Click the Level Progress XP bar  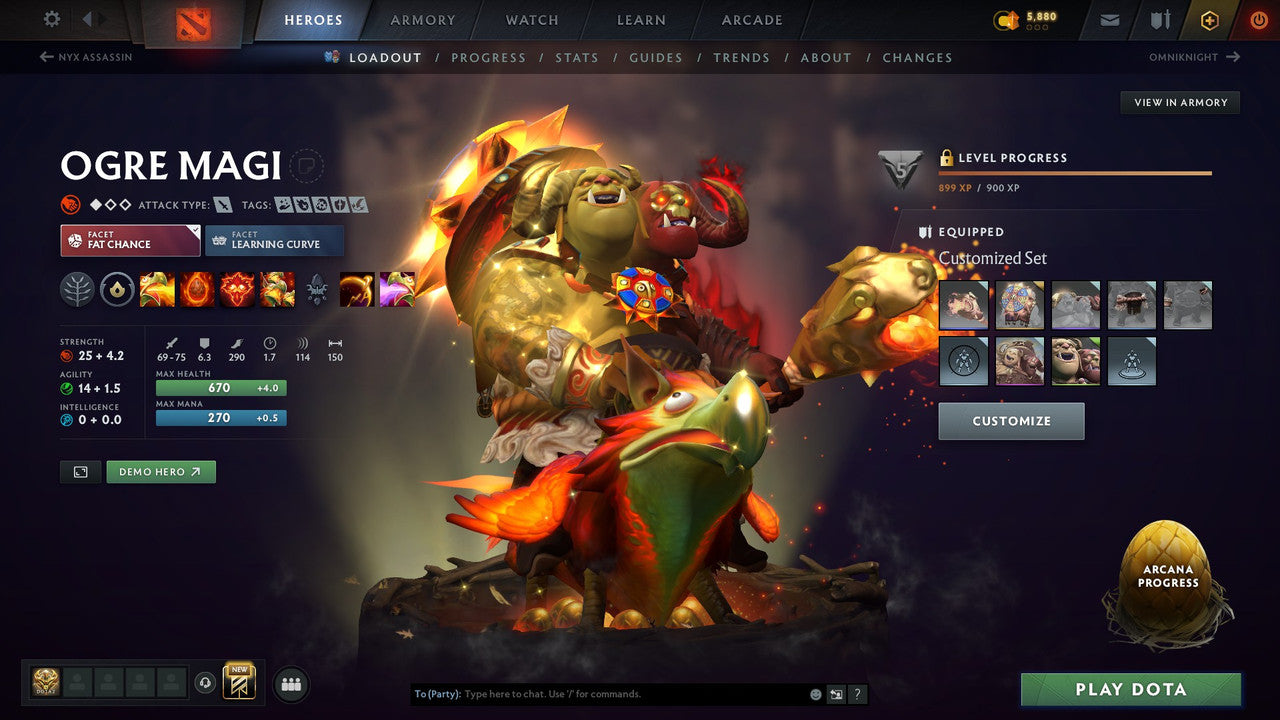click(x=1075, y=172)
